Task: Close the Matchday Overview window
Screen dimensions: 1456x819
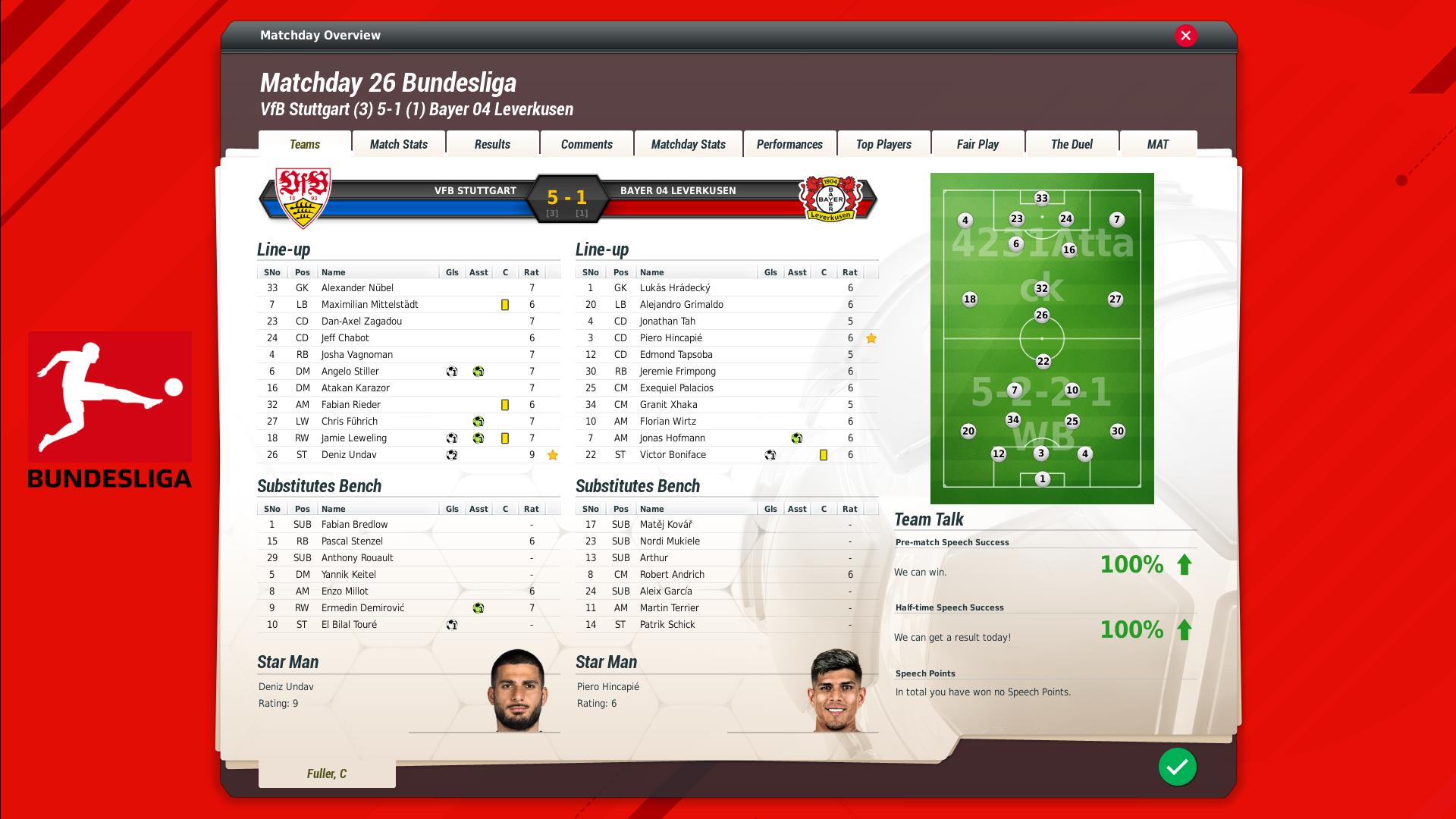Action: click(1186, 36)
